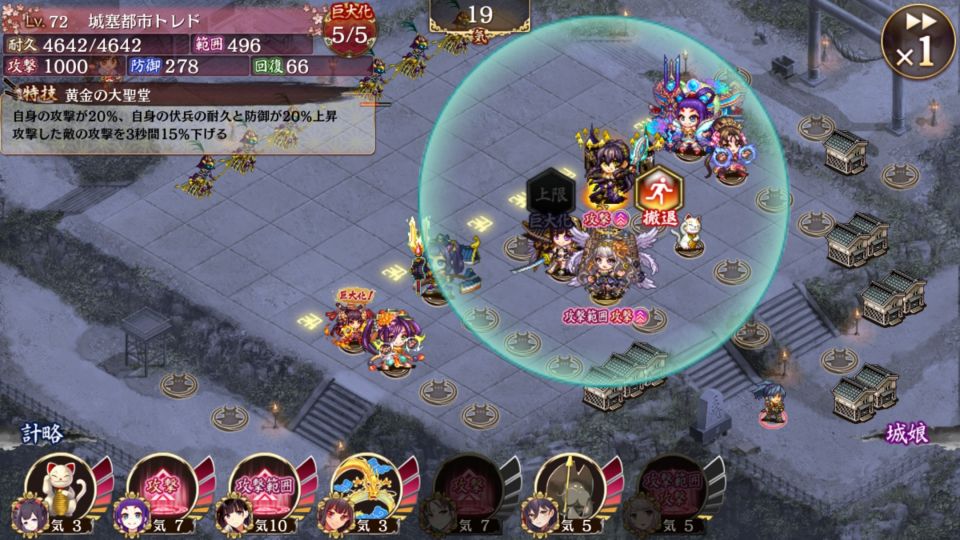This screenshot has width=960, height=540.
Task: Withdraw the unit with the 撤退 button
Action: coord(658,192)
